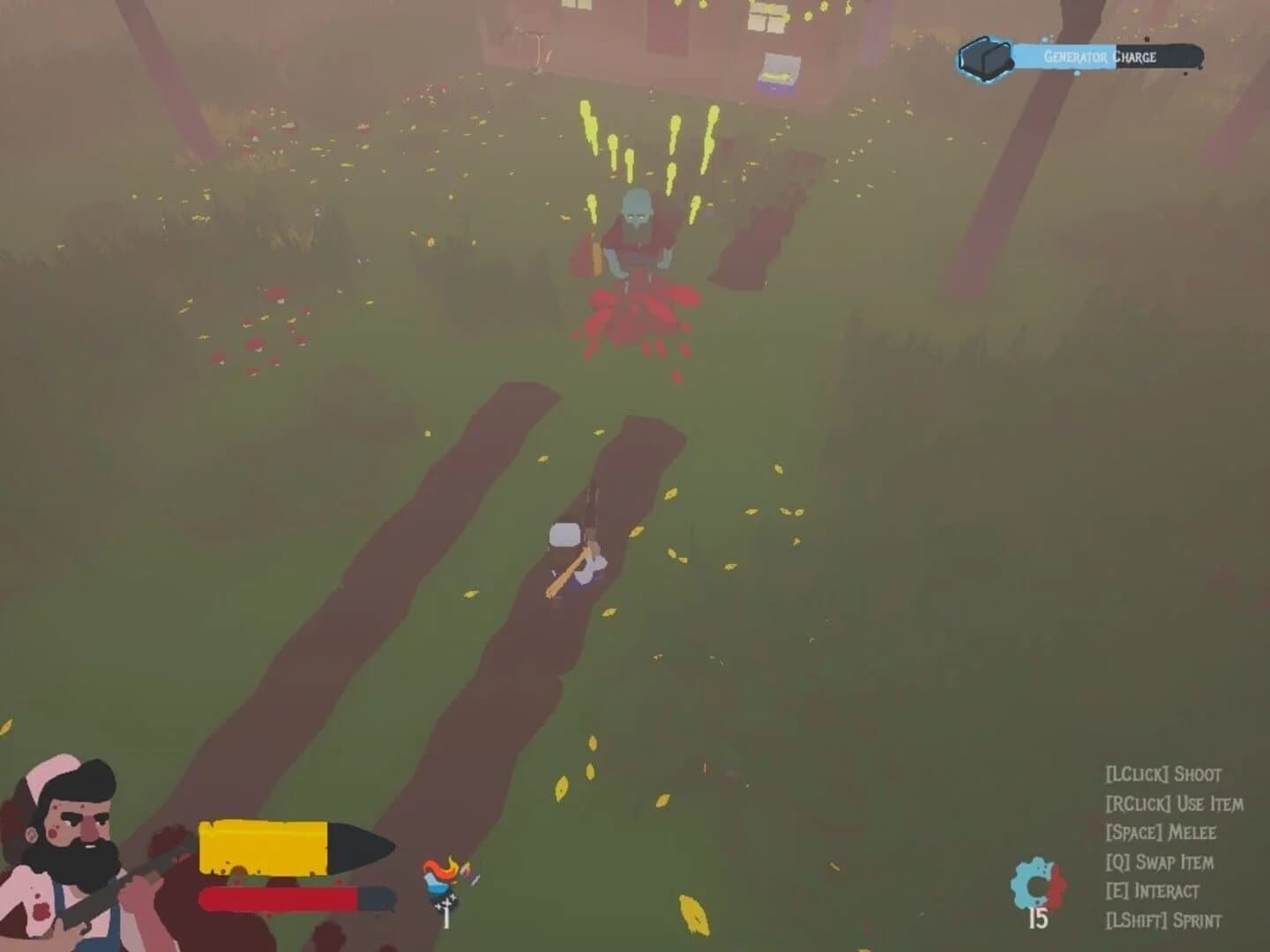Click the [Q] Swap Item keybind line
The image size is (1270, 952).
tap(1160, 861)
